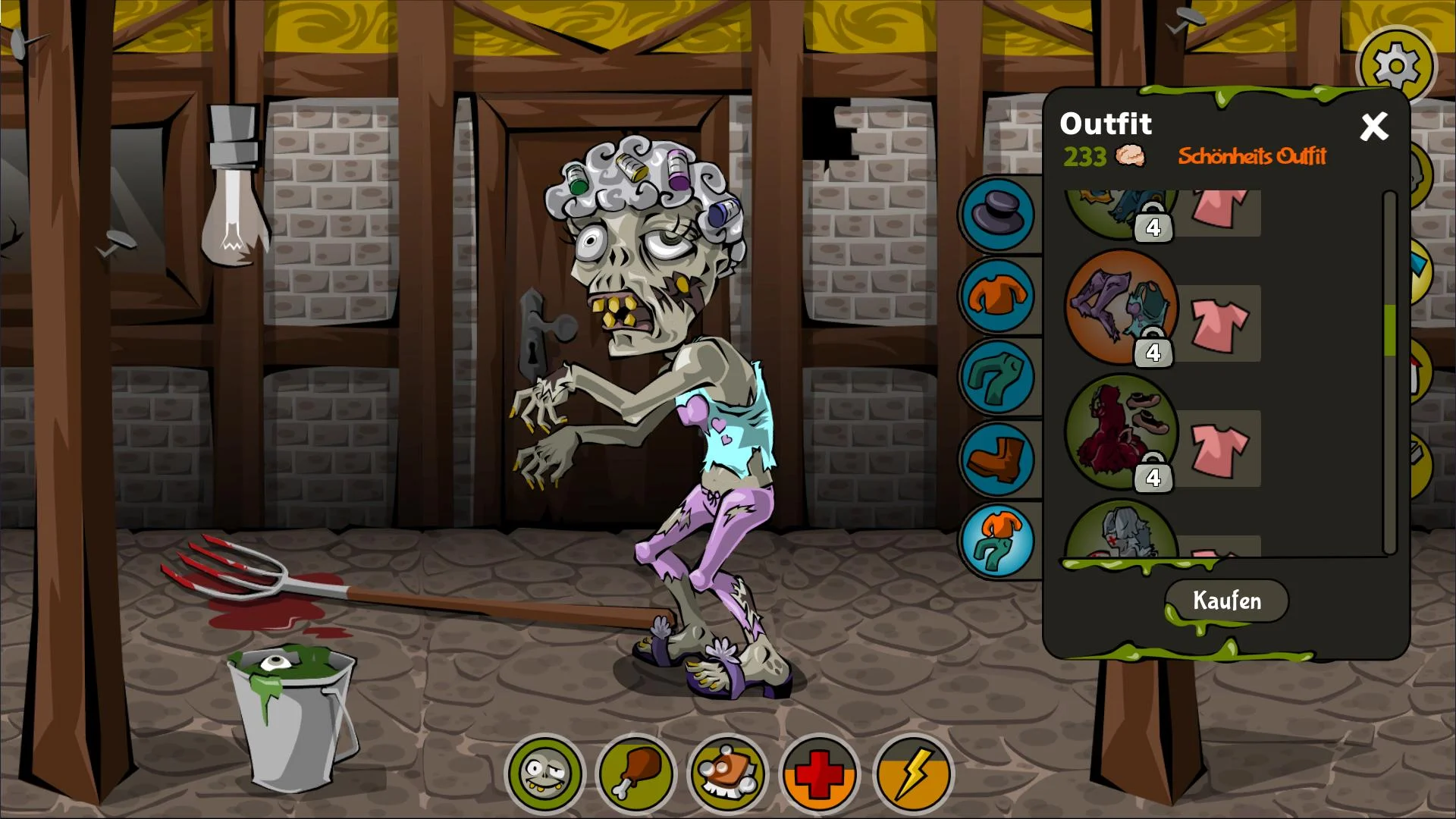The image size is (1456, 819).
Task: Switch to the full outfit category tab
Action: click(996, 540)
